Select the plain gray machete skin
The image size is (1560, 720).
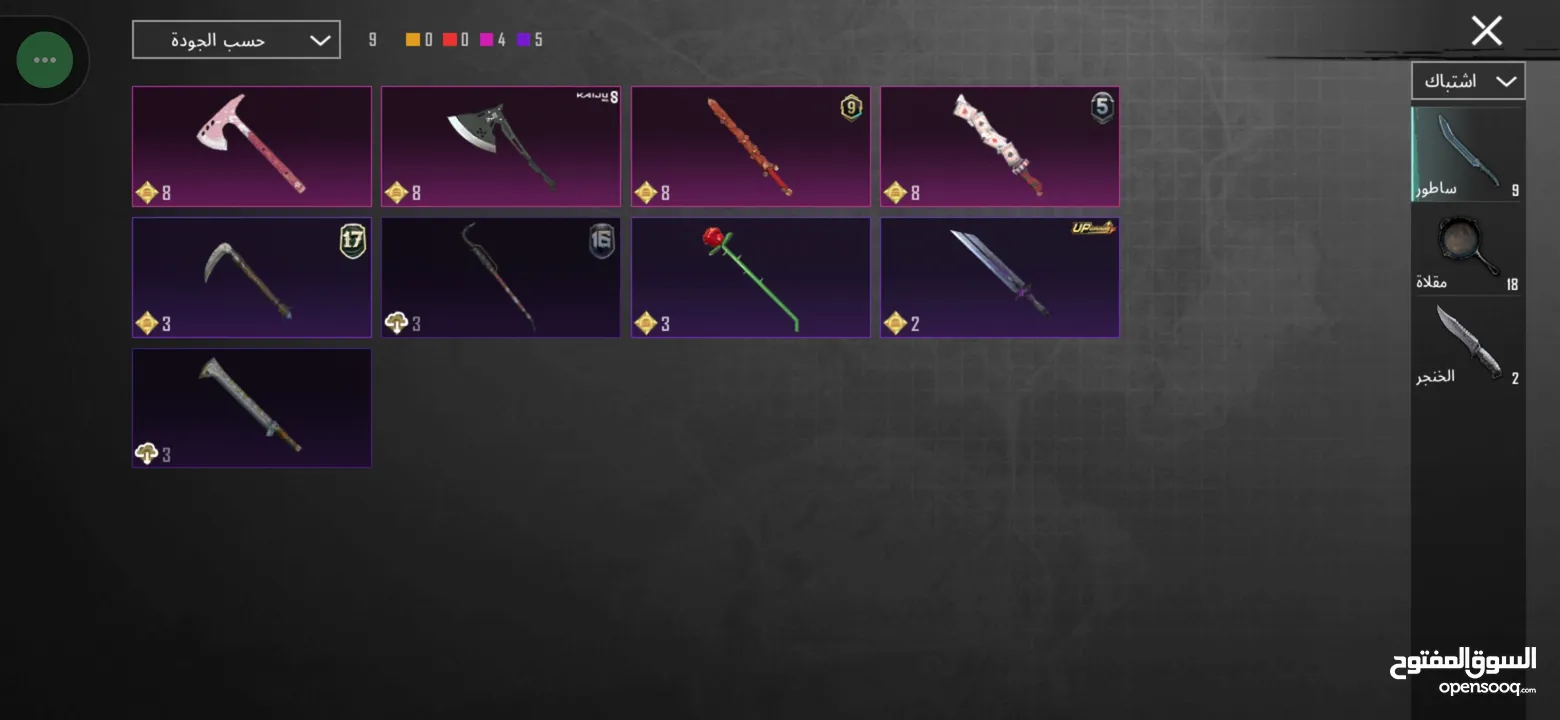coord(252,407)
